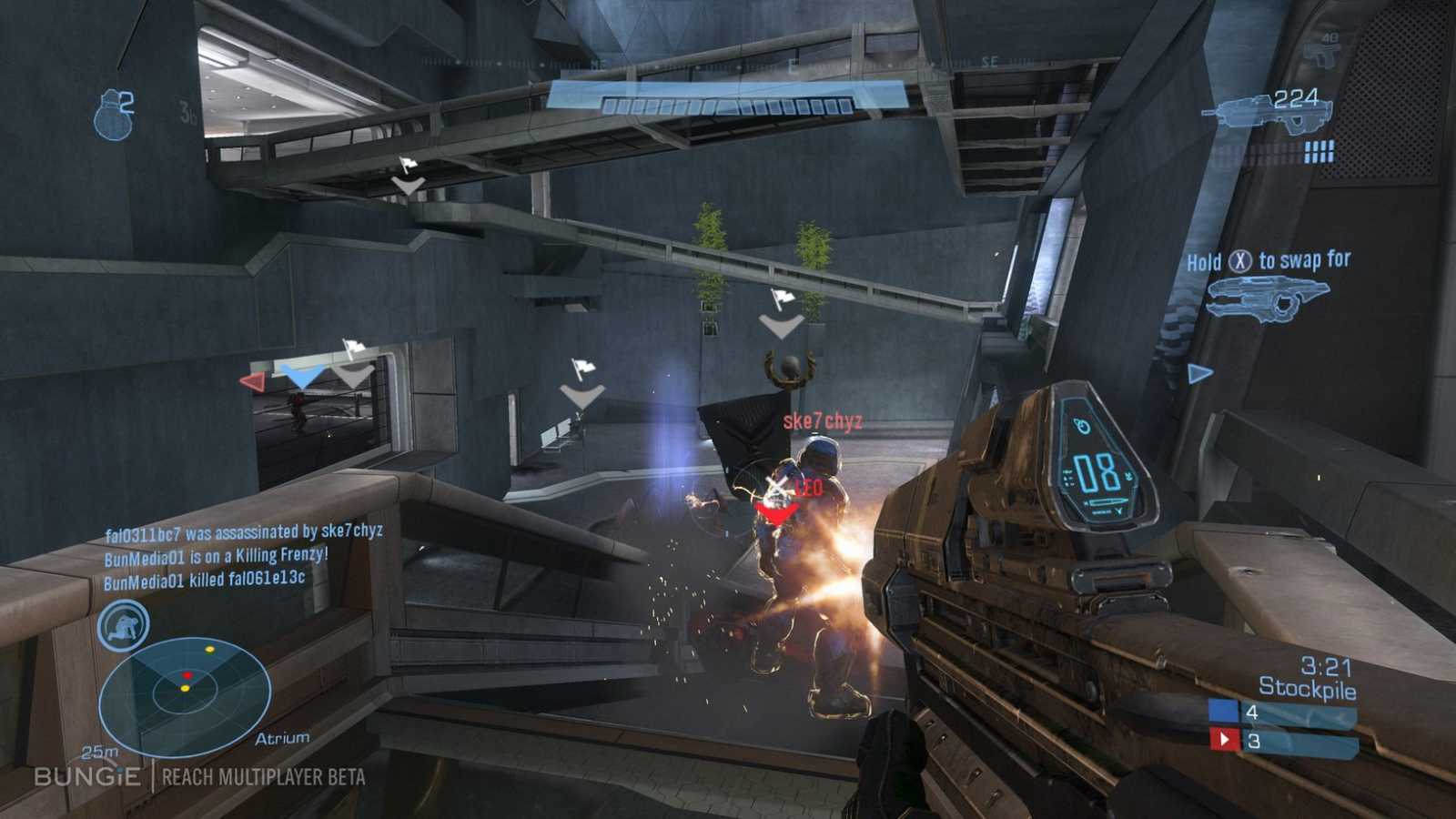Screen dimensions: 1456x819
Task: Click the assassination medal icon near the radar
Action: [124, 624]
